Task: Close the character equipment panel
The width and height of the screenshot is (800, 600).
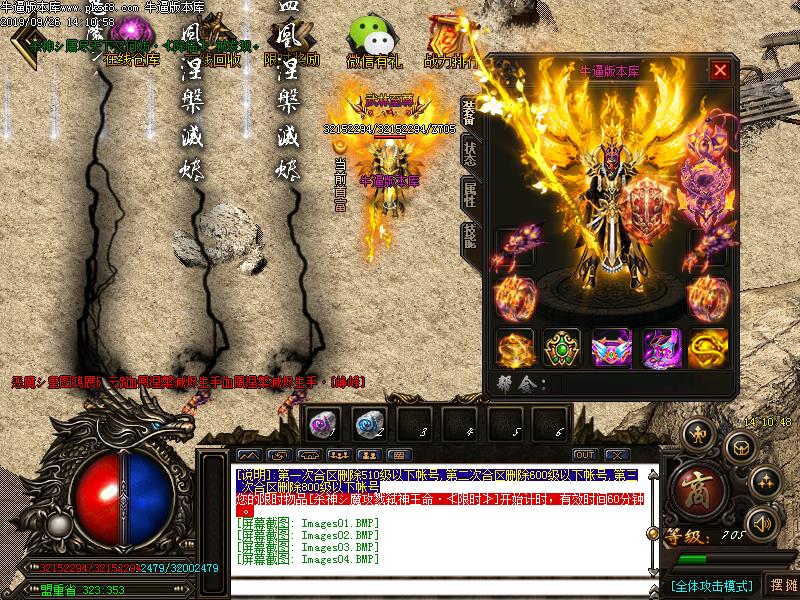Action: [x=720, y=70]
